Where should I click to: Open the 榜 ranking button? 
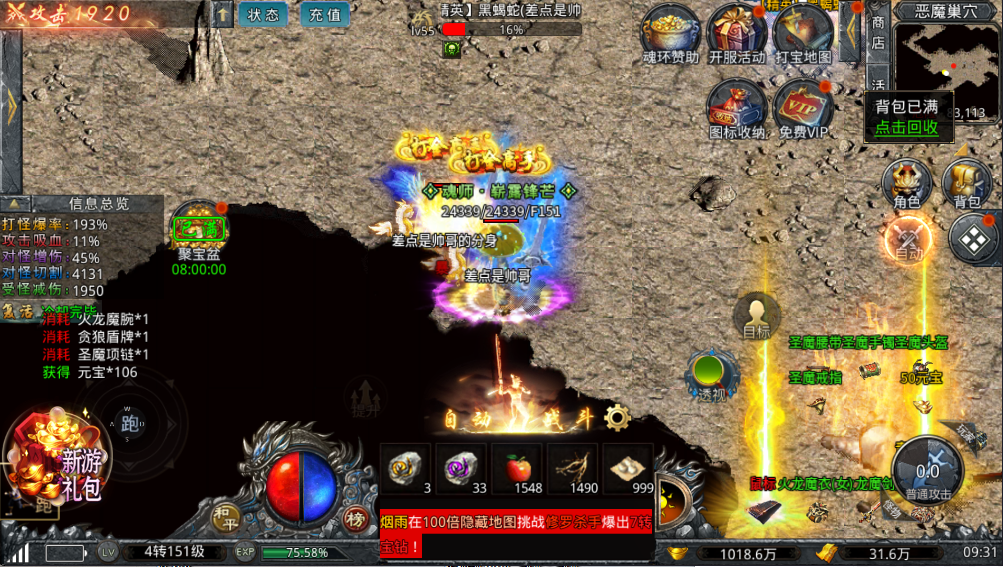click(355, 517)
